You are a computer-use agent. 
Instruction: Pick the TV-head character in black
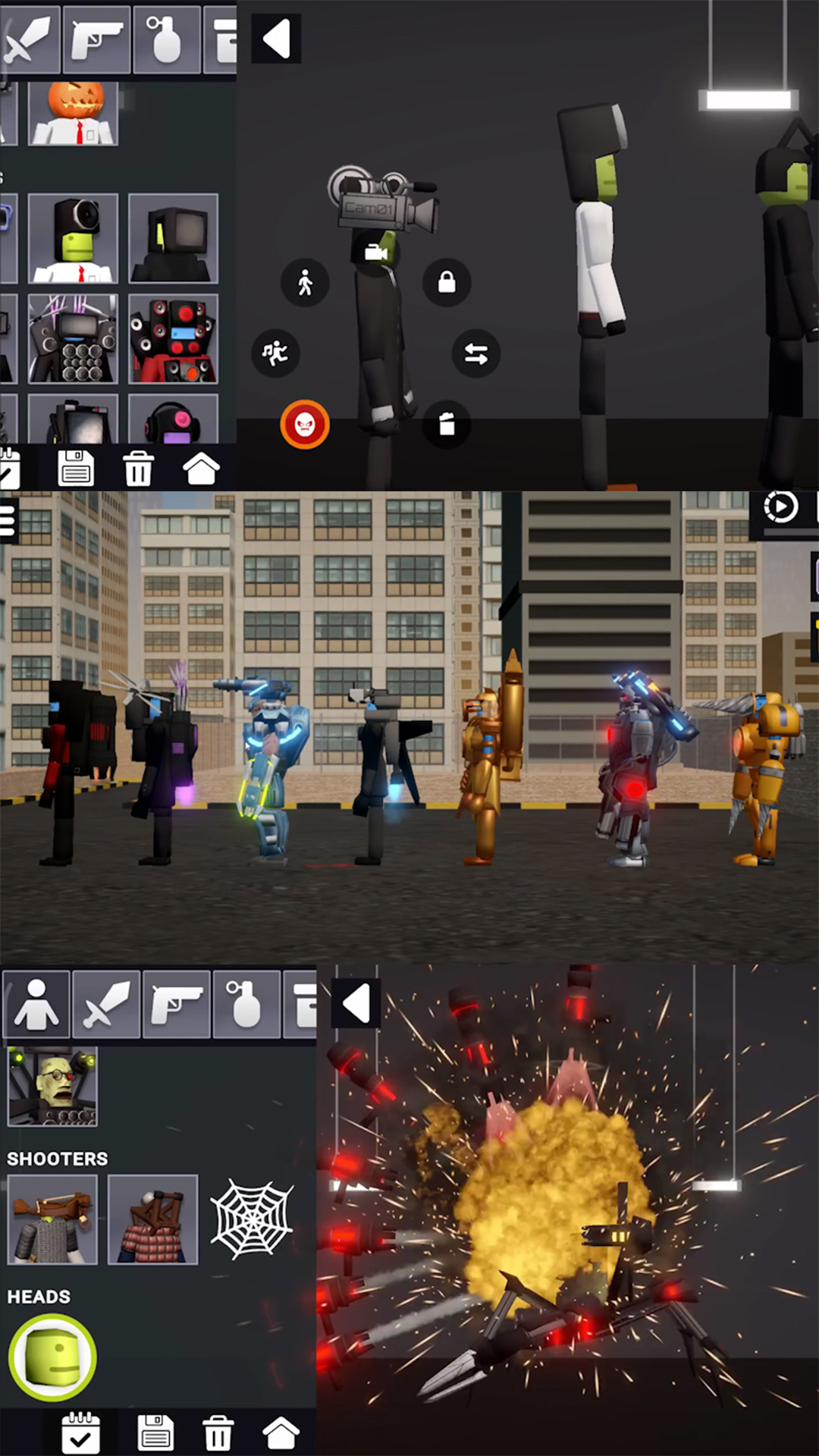coord(174,238)
